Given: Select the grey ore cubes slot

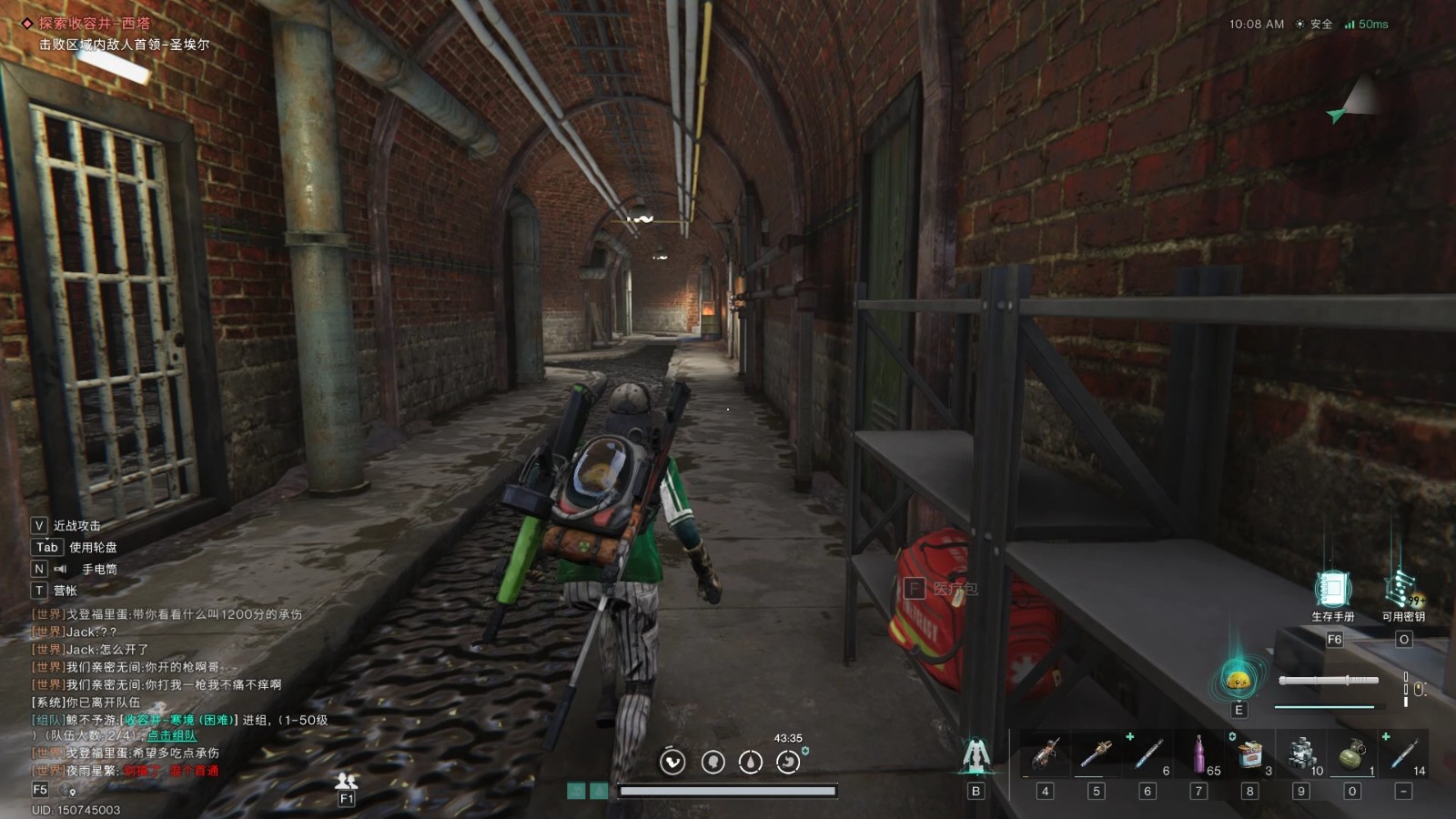Looking at the screenshot, I should point(1302,754).
